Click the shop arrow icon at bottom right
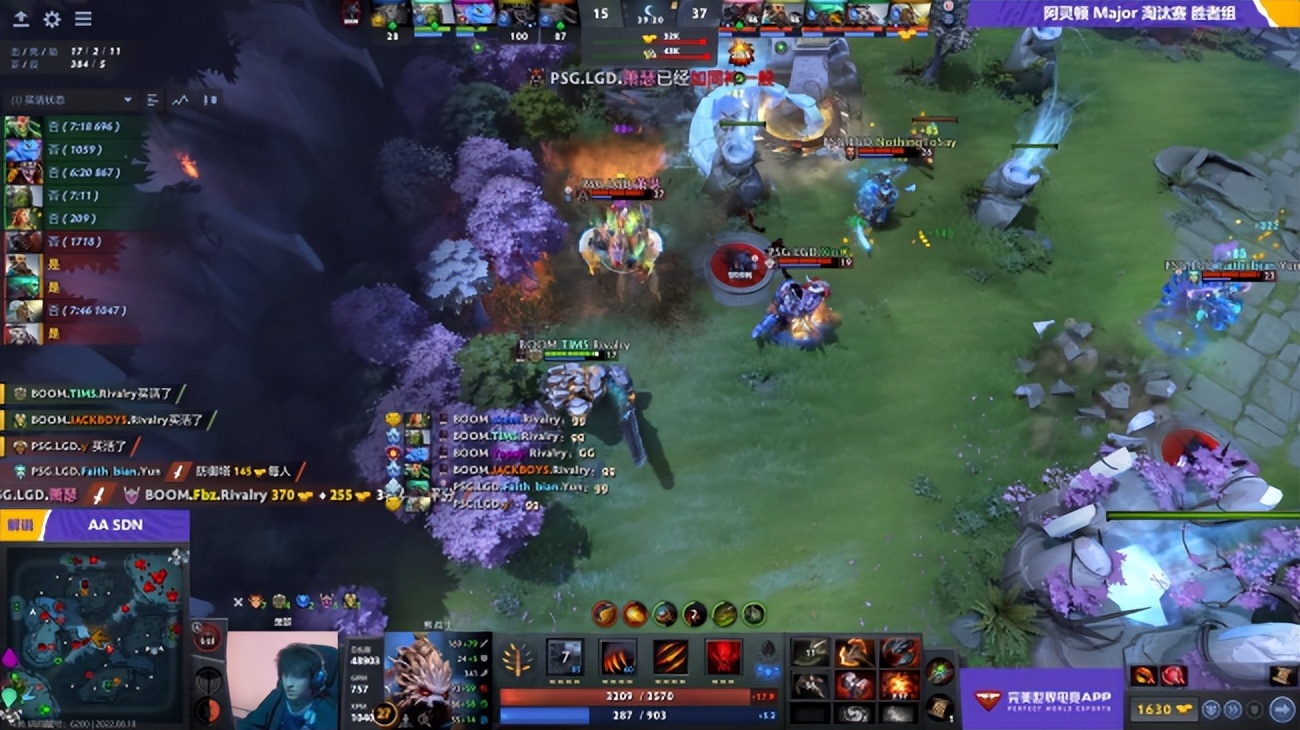1300x730 pixels. click(x=1281, y=709)
